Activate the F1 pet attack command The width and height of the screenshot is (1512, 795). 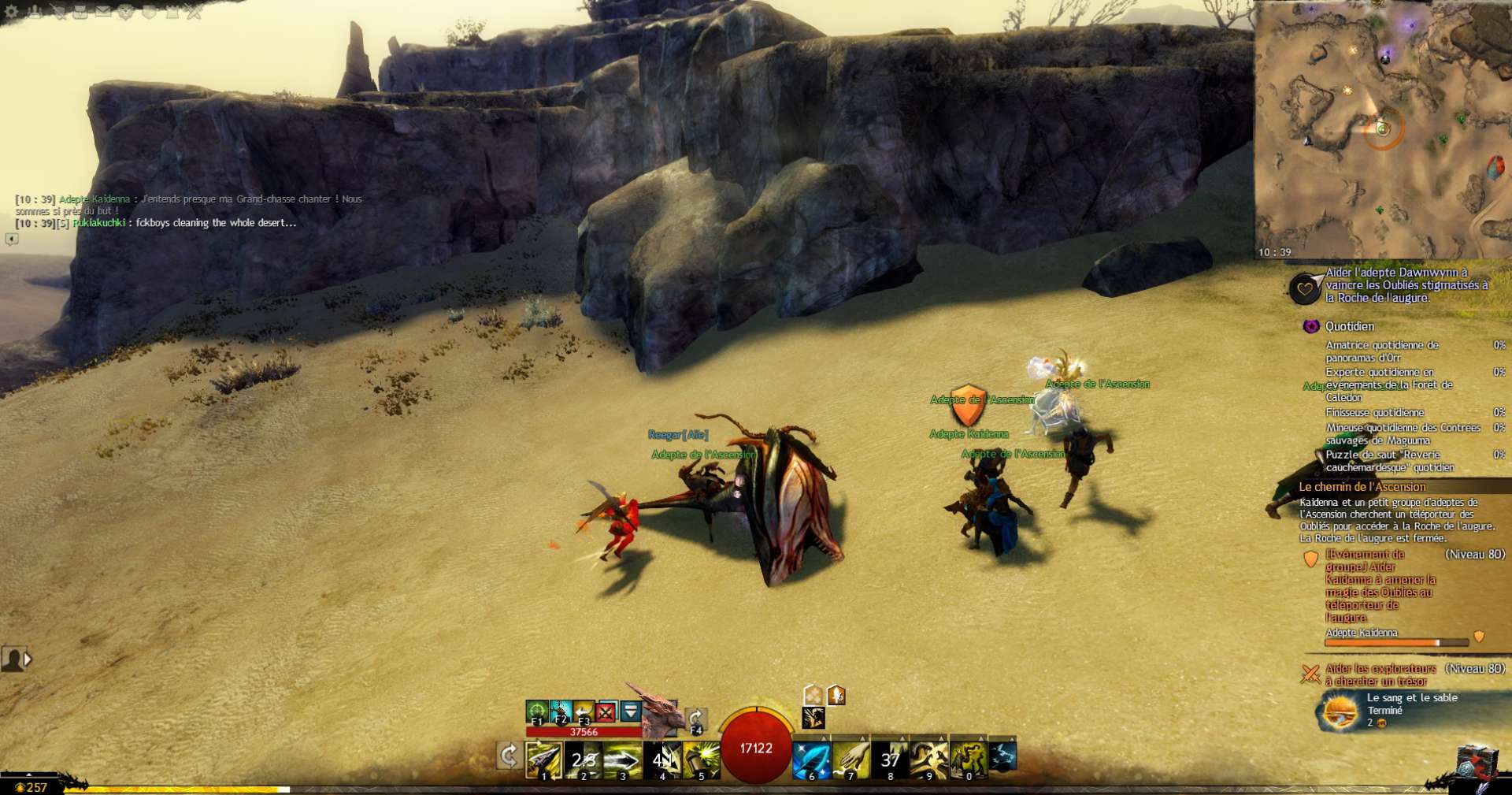[x=536, y=712]
